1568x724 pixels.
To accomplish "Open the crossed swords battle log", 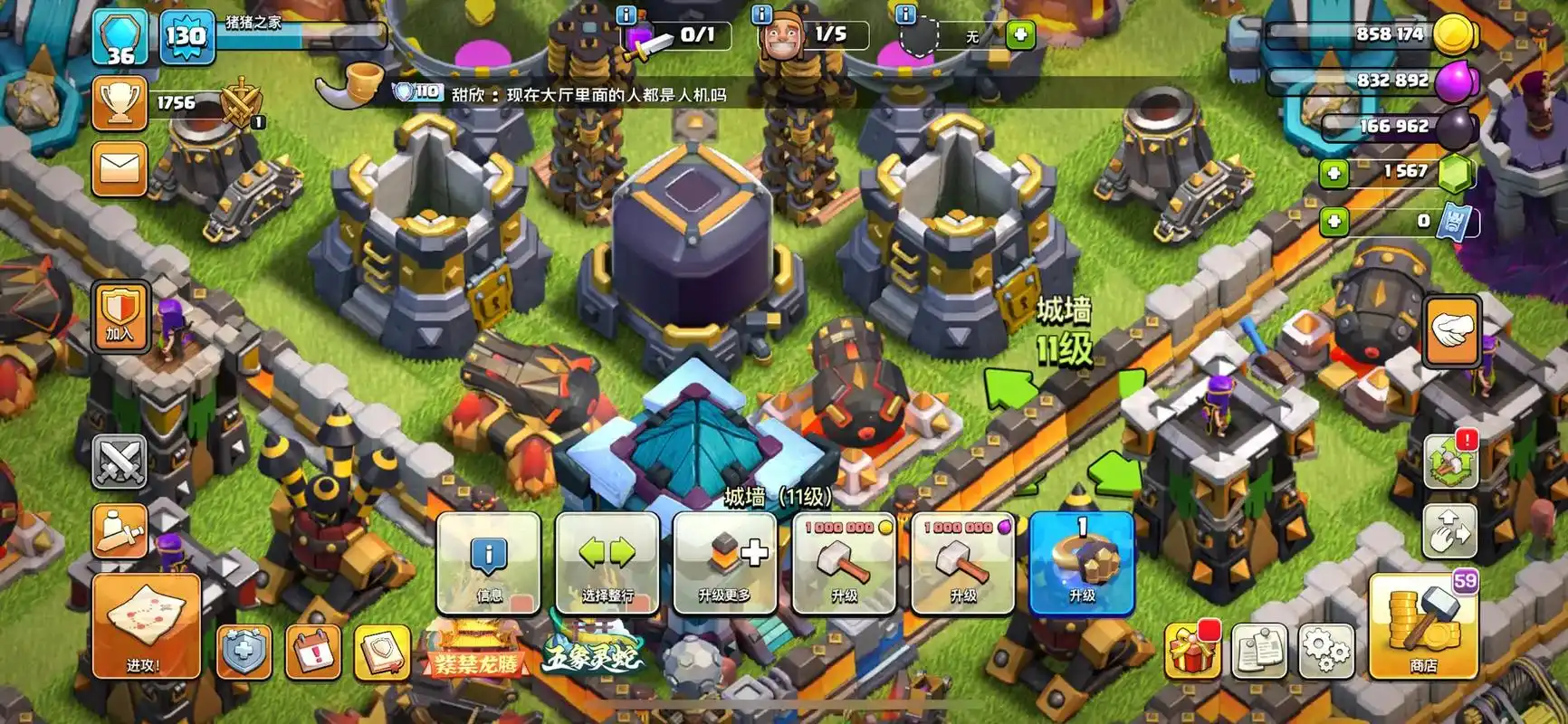I will pos(120,461).
